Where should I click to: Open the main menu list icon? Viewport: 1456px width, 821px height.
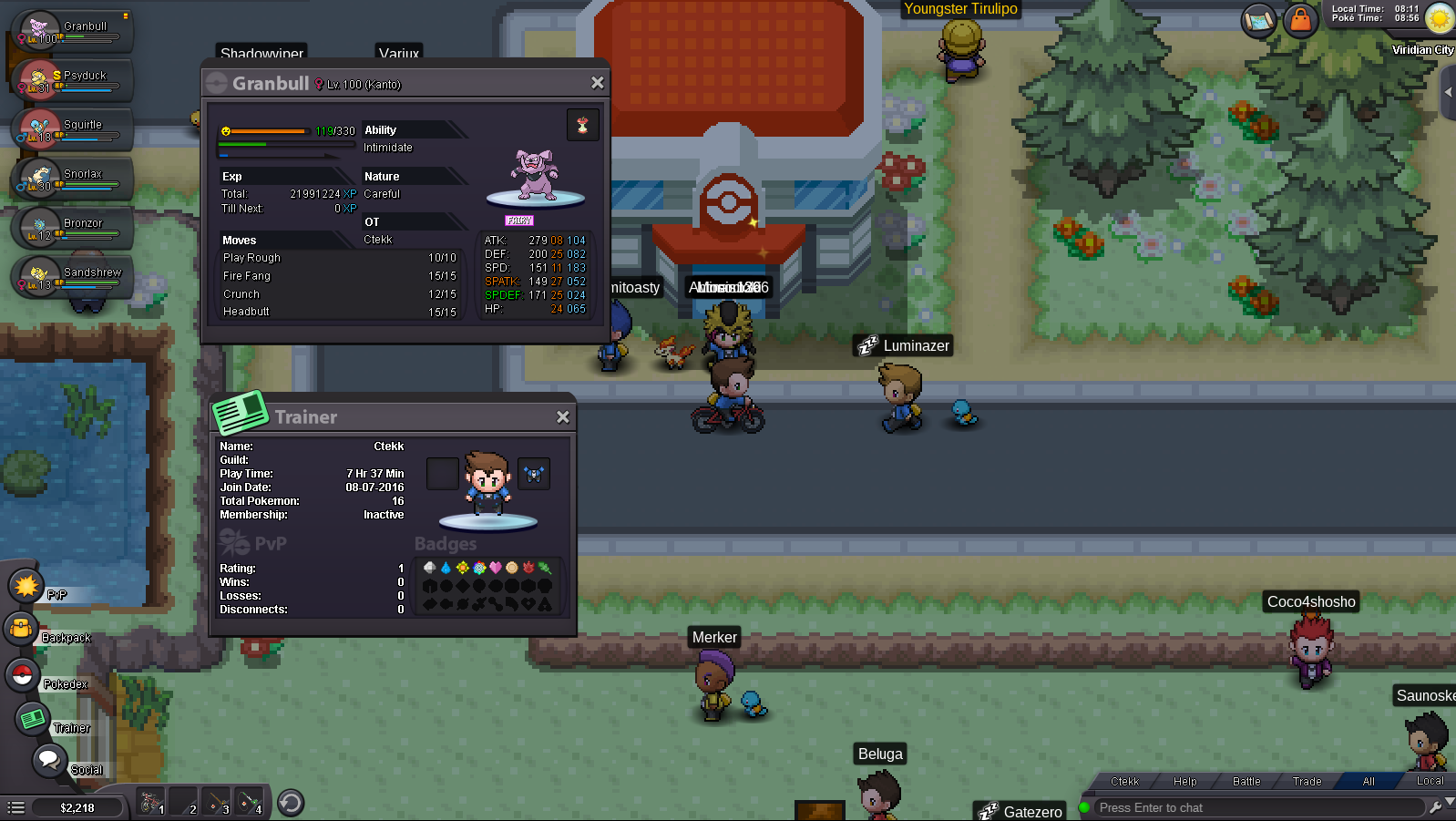[x=15, y=807]
